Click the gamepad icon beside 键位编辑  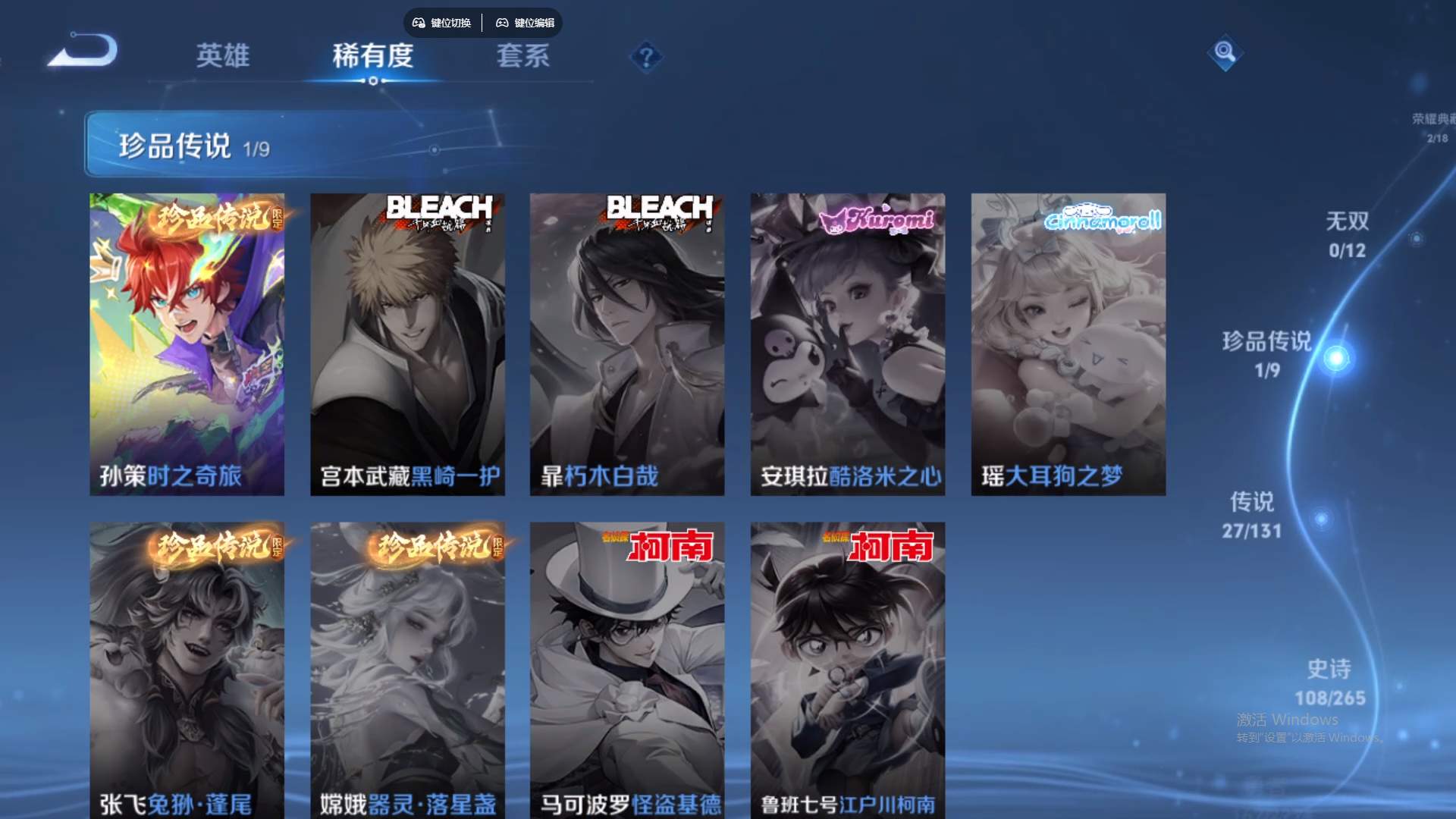(x=502, y=23)
